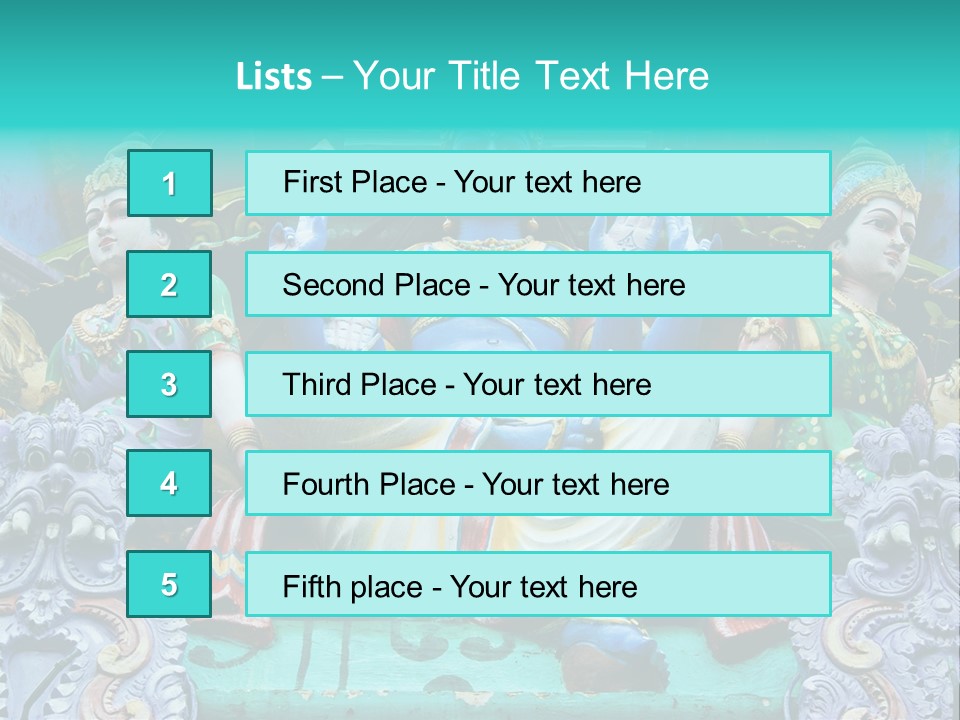Click the Fifth place text row
Image resolution: width=960 pixels, height=720 pixels.
click(x=538, y=584)
